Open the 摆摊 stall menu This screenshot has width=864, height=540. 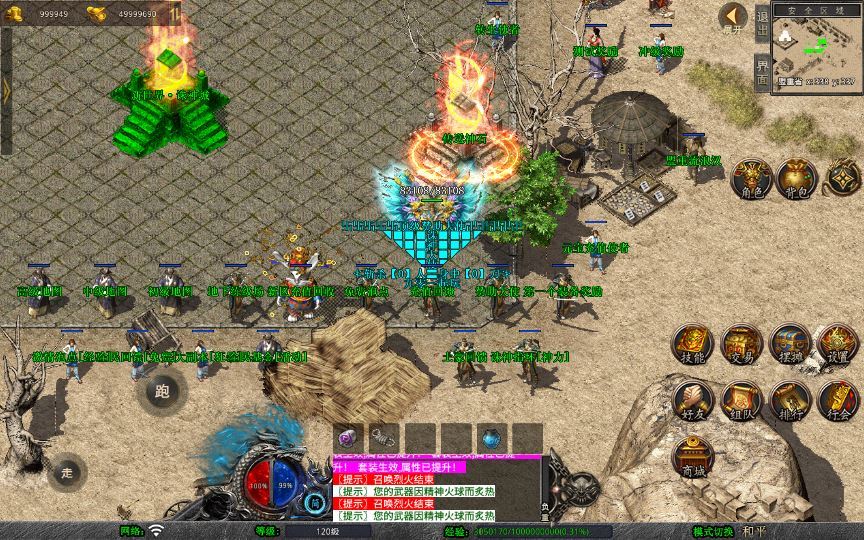point(789,343)
